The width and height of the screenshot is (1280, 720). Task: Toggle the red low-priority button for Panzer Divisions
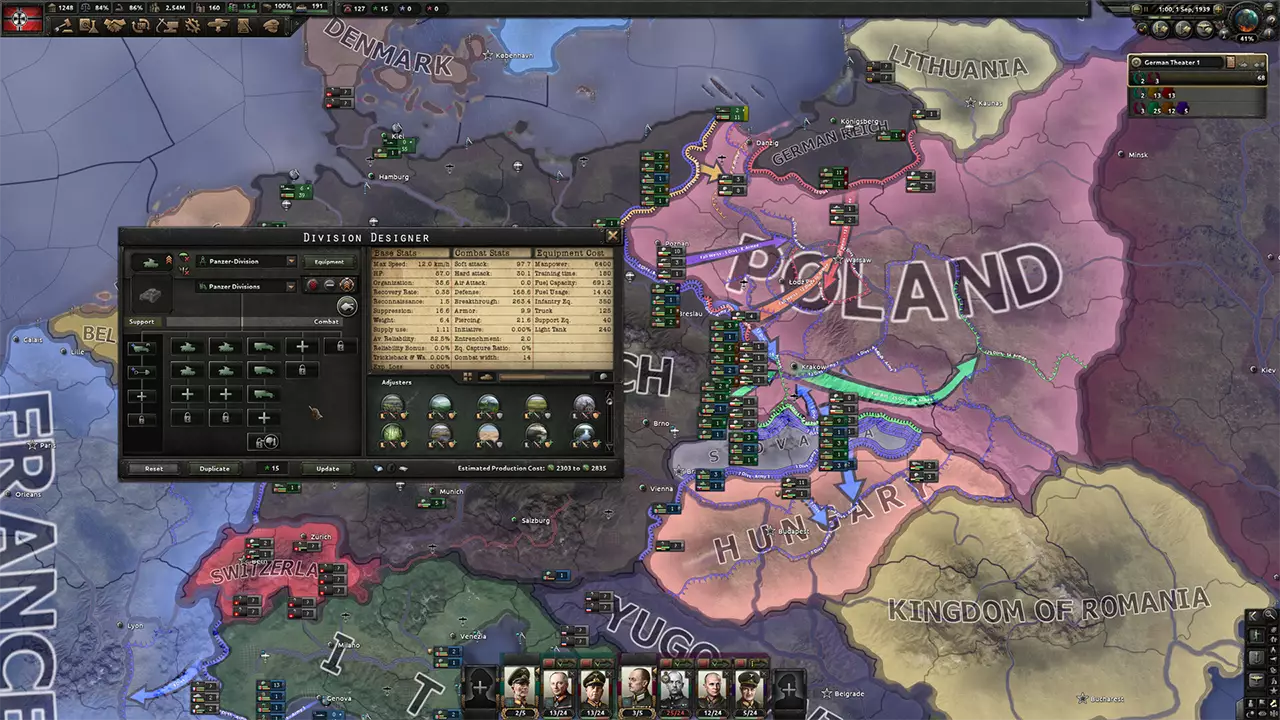(x=313, y=285)
